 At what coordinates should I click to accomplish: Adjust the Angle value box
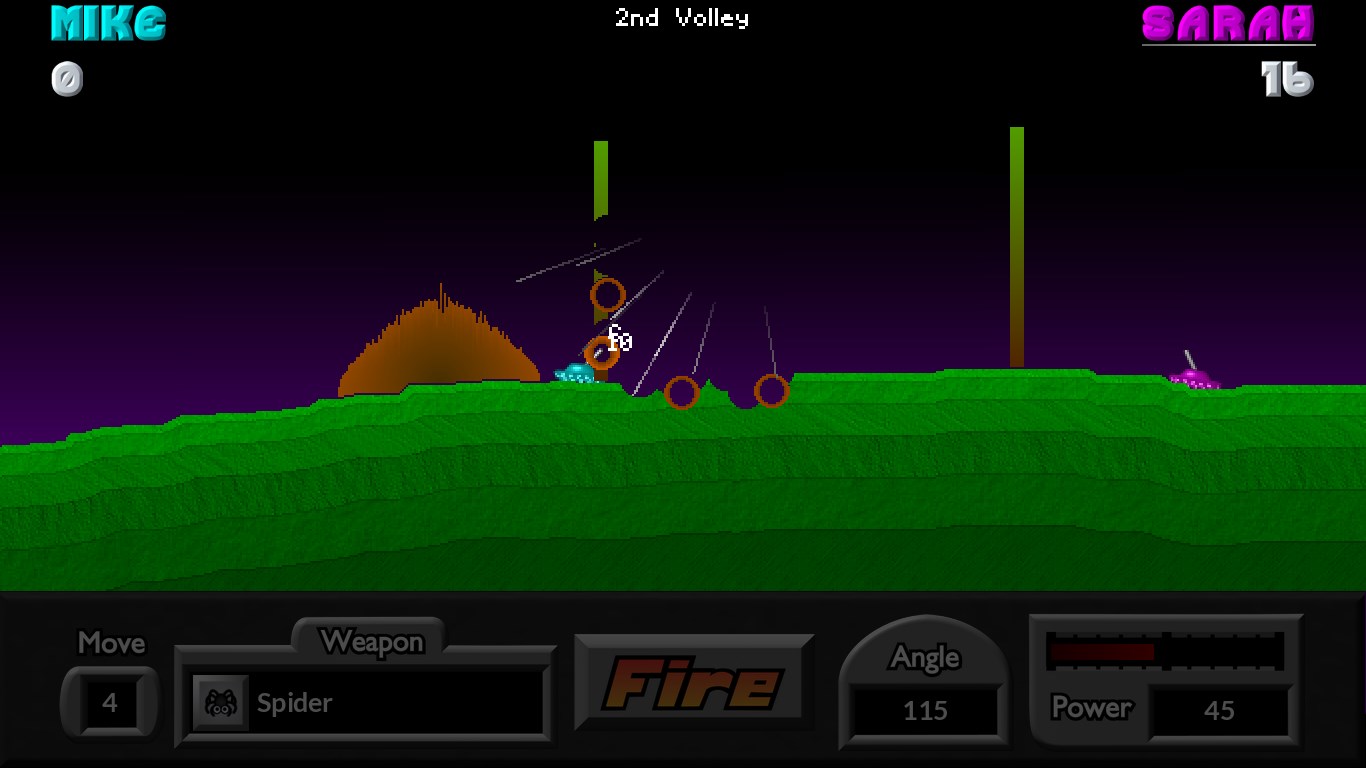point(925,711)
